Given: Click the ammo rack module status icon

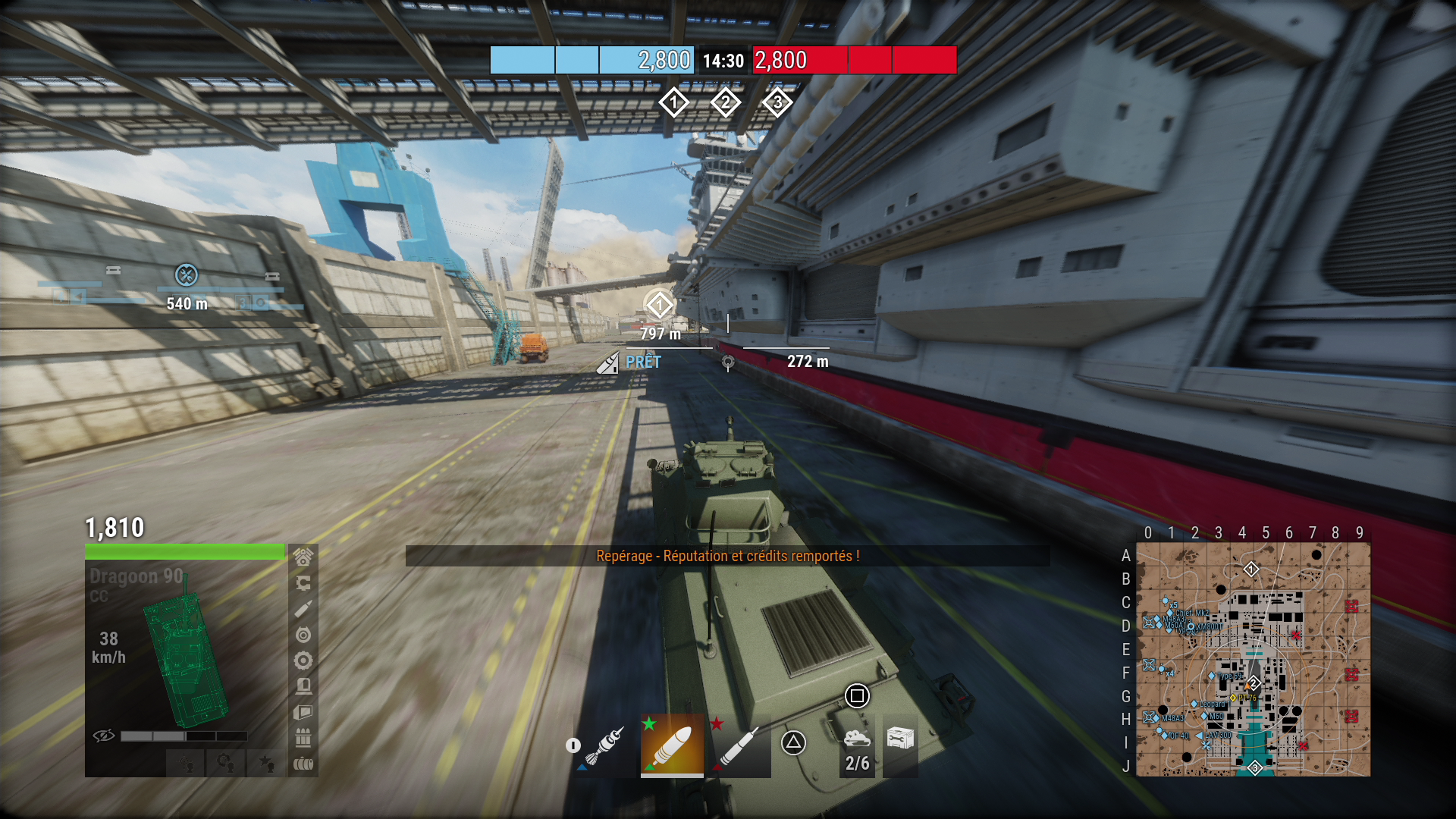Looking at the screenshot, I should pos(303,737).
